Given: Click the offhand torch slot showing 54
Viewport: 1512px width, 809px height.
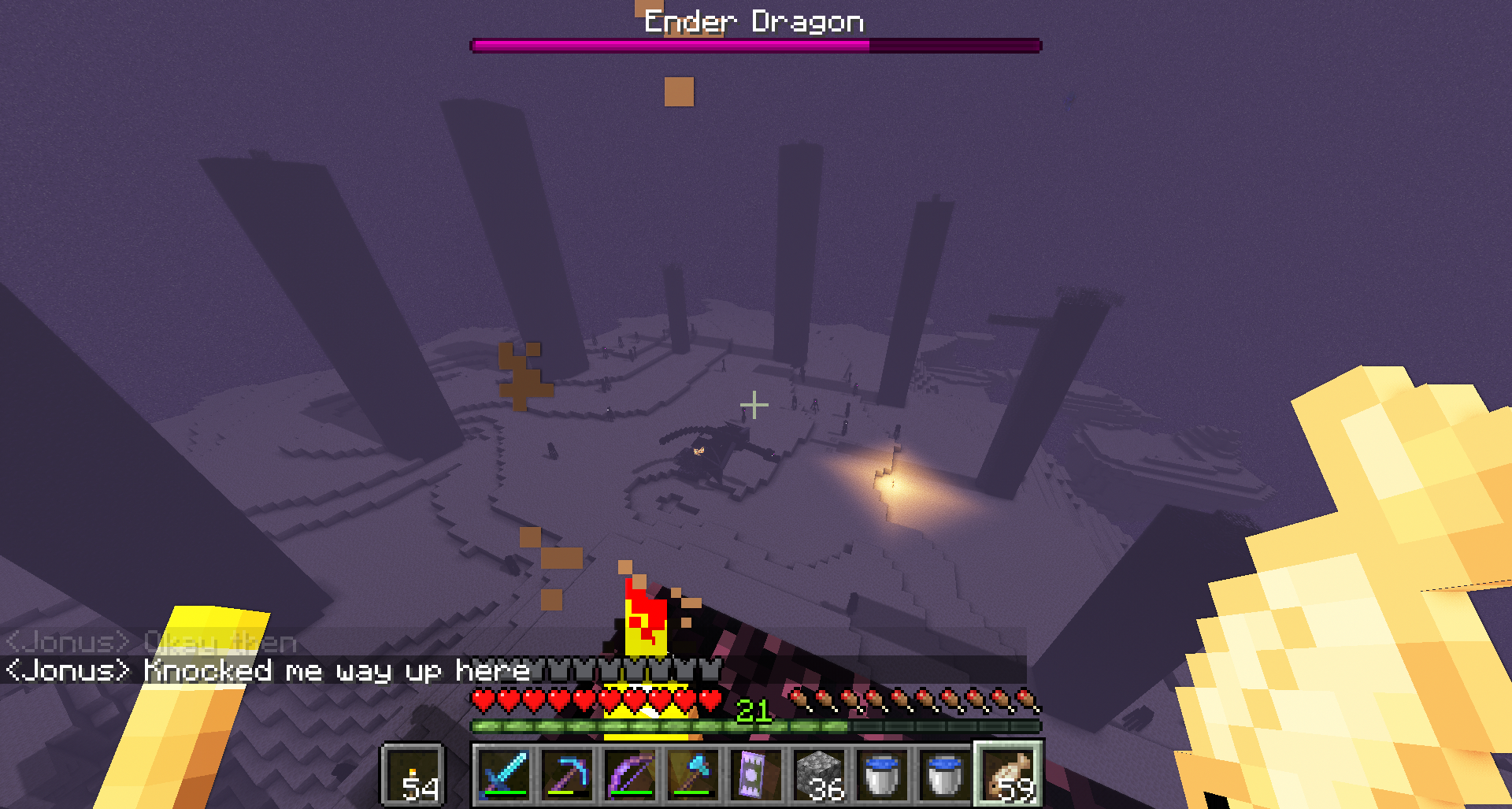Looking at the screenshot, I should point(414,775).
